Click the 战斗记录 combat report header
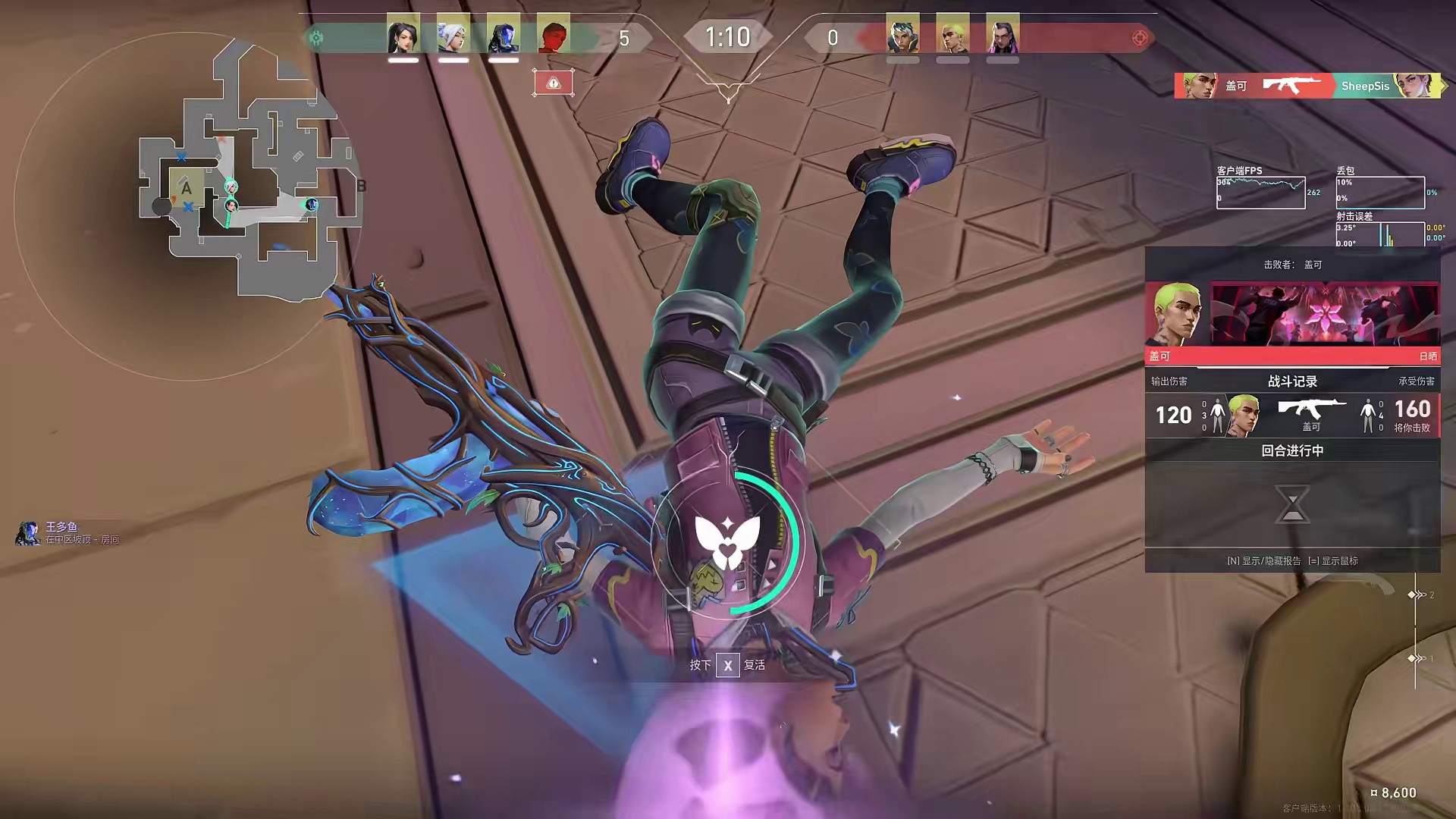Viewport: 1456px width, 819px height. click(x=1292, y=381)
